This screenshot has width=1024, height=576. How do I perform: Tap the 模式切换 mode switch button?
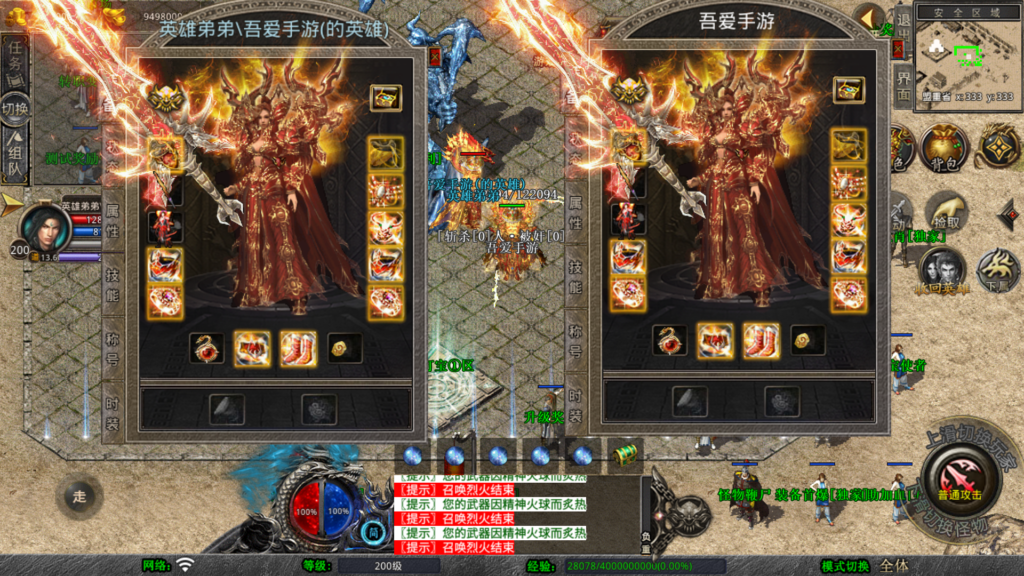[x=845, y=566]
